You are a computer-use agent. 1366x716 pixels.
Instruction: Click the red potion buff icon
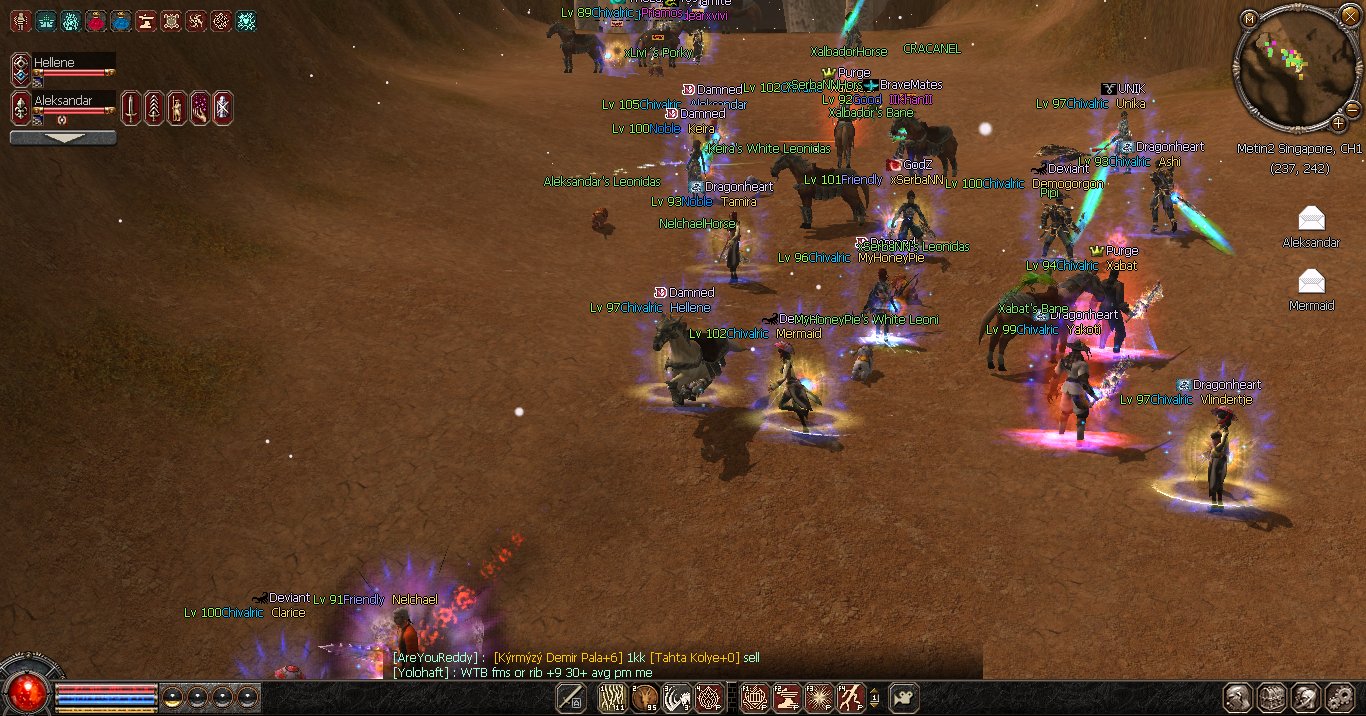click(x=96, y=20)
